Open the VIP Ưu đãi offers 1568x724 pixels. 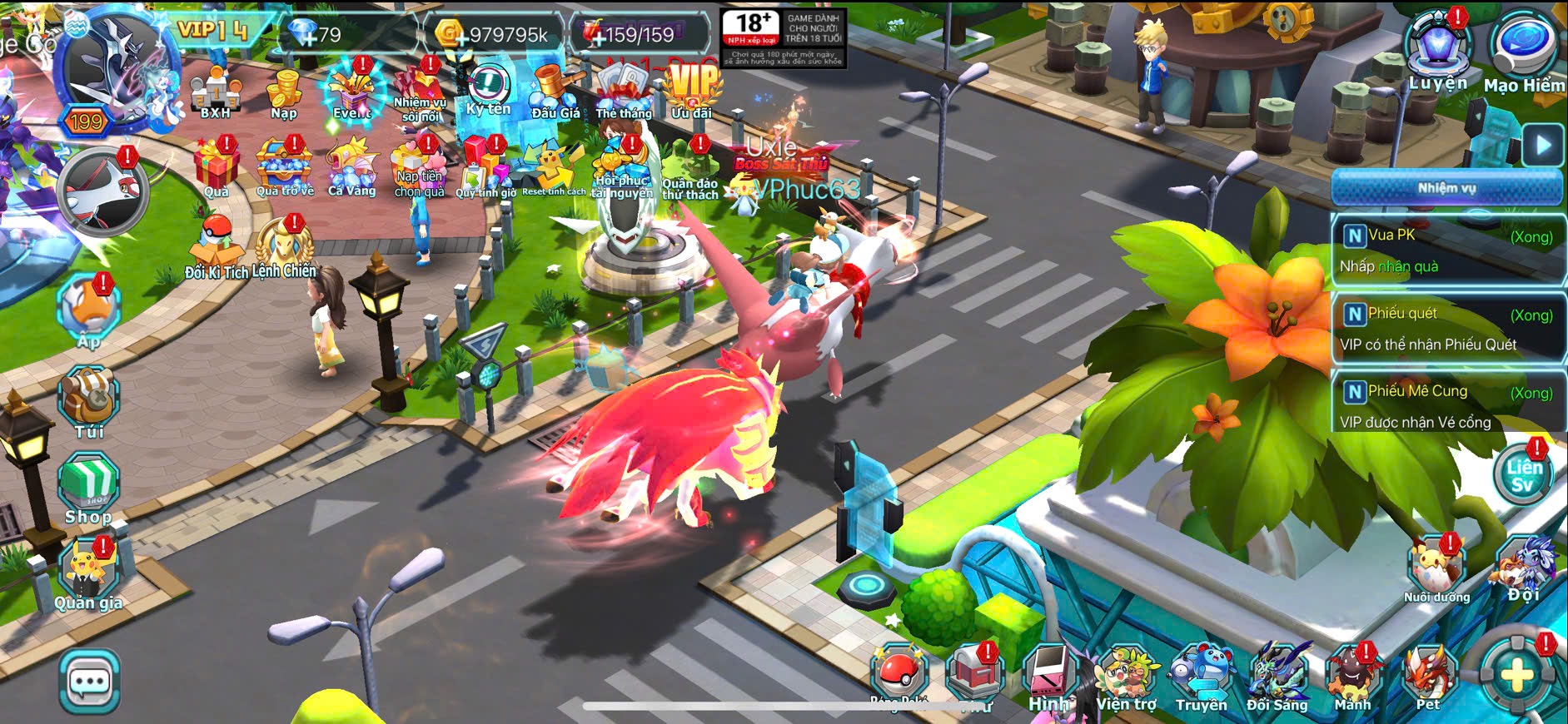tap(693, 90)
